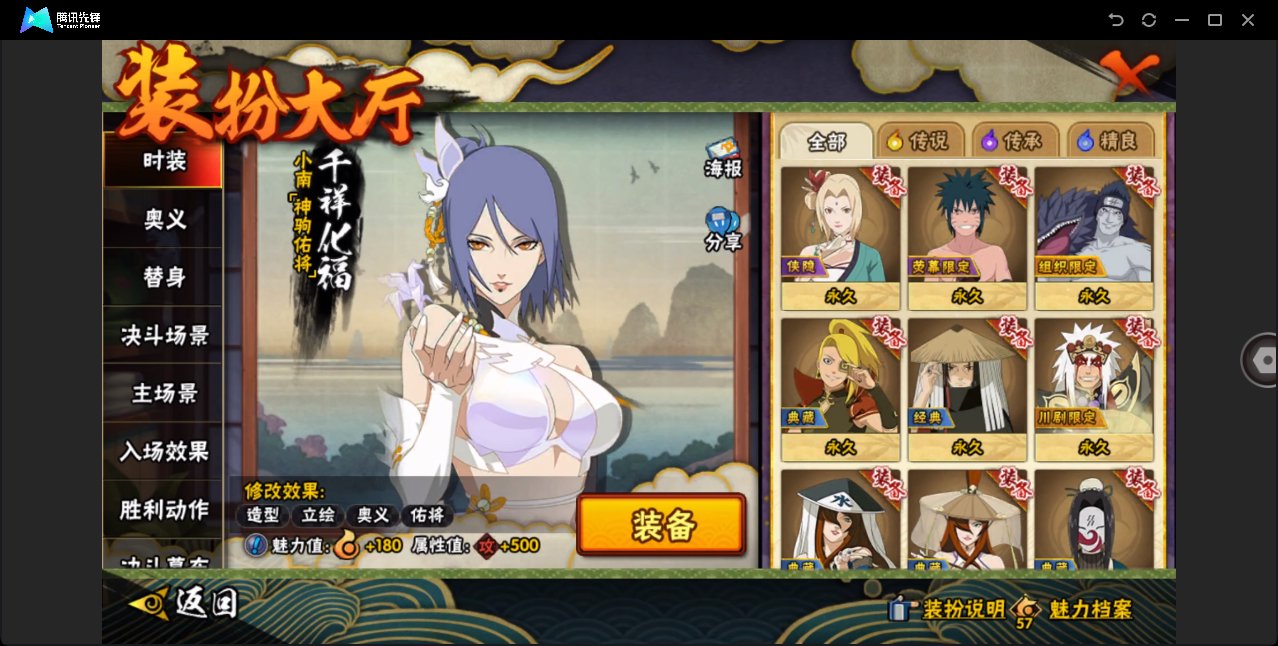Equip the selected outfit with 装备 button
This screenshot has width=1278, height=646.
[x=661, y=525]
